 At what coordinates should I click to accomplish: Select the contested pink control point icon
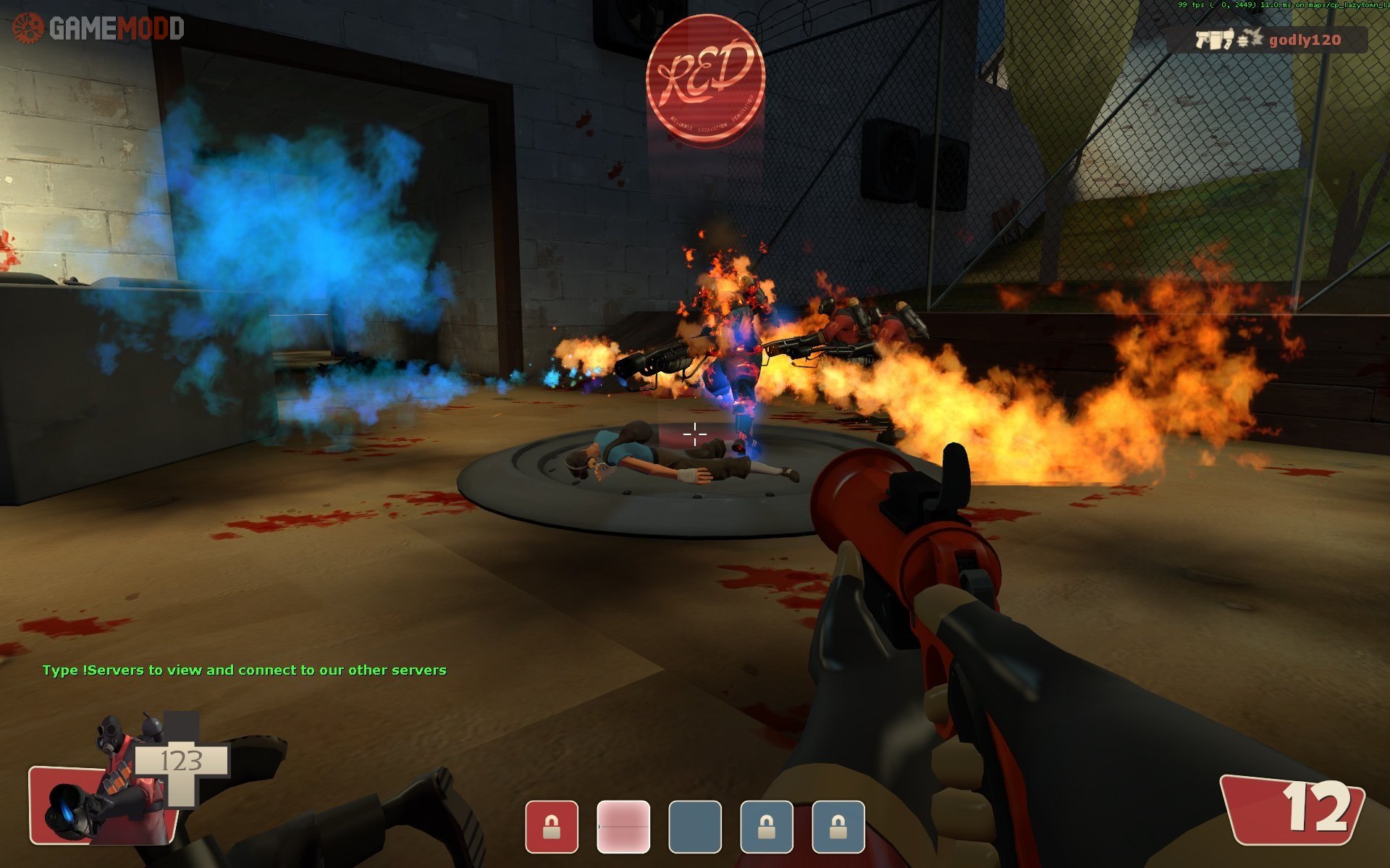click(x=623, y=826)
